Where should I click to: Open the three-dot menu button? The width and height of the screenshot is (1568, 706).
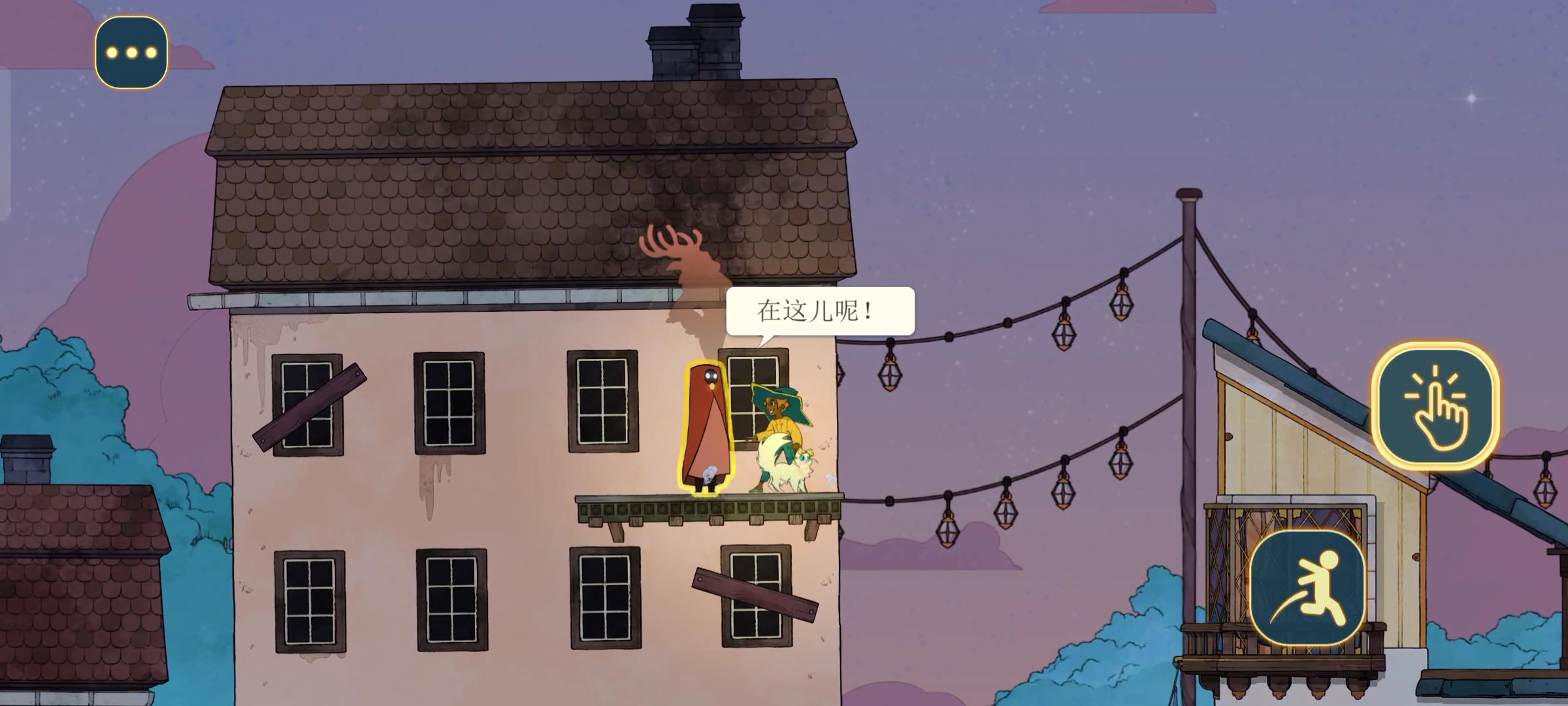131,52
